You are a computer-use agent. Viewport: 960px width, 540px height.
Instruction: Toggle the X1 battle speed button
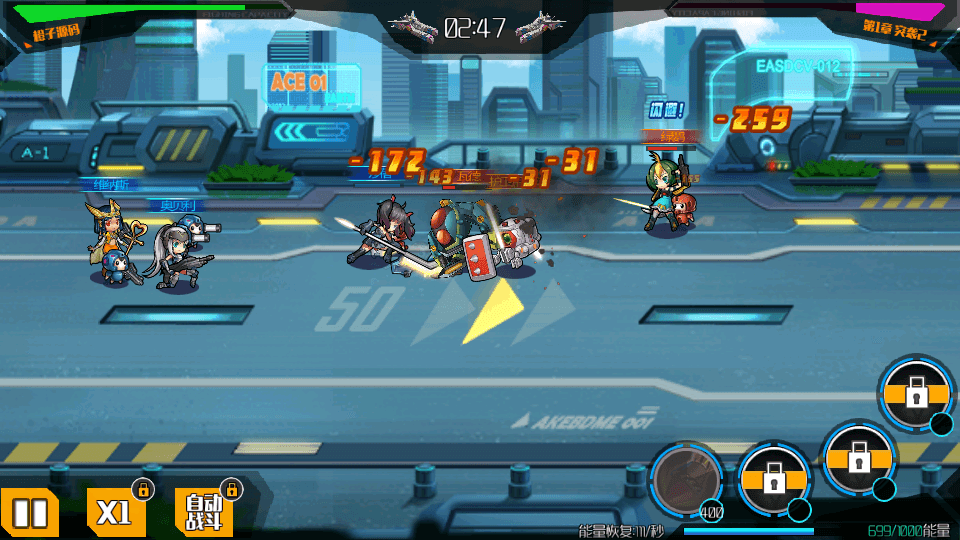tap(115, 513)
